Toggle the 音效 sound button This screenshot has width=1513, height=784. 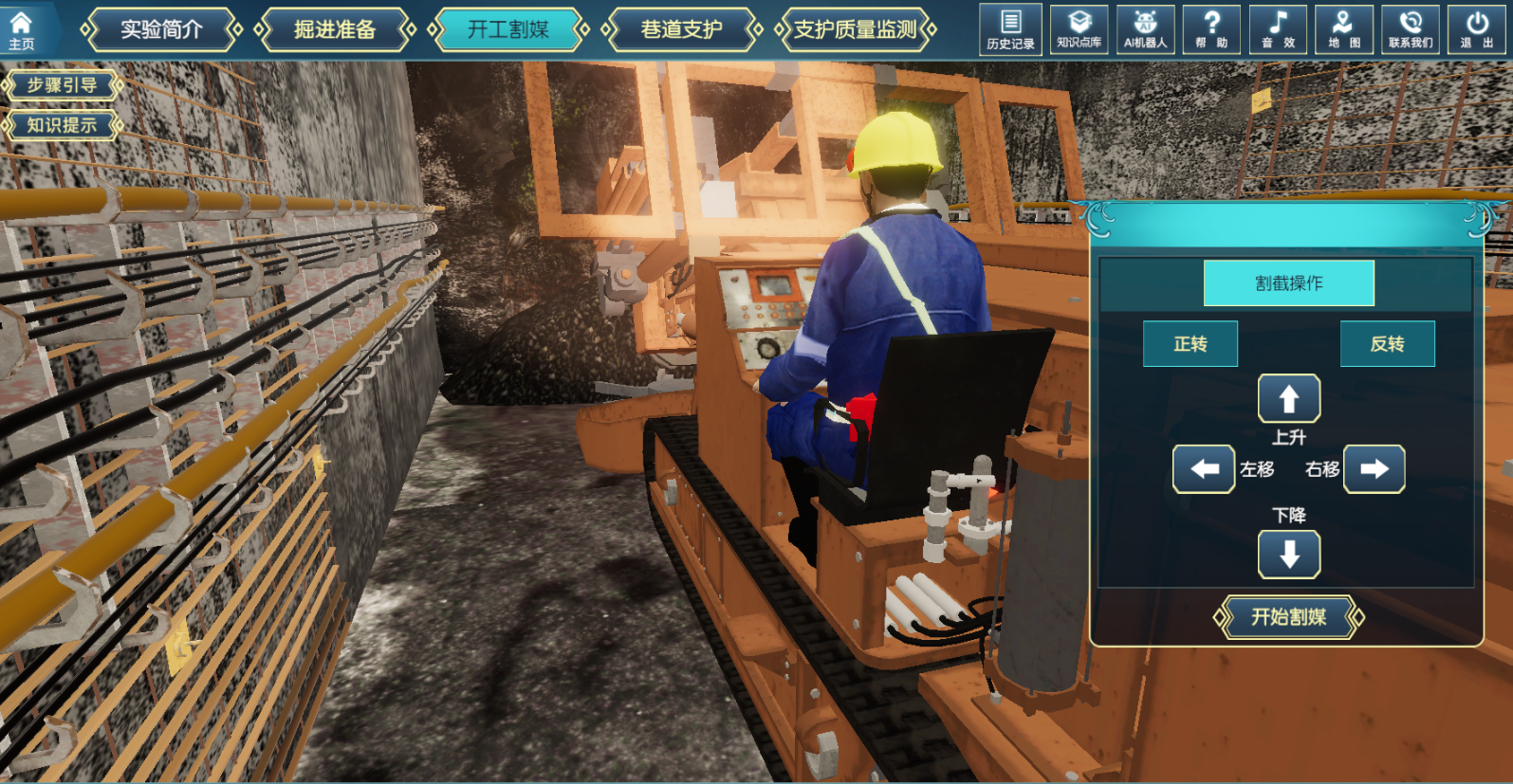[x=1278, y=29]
